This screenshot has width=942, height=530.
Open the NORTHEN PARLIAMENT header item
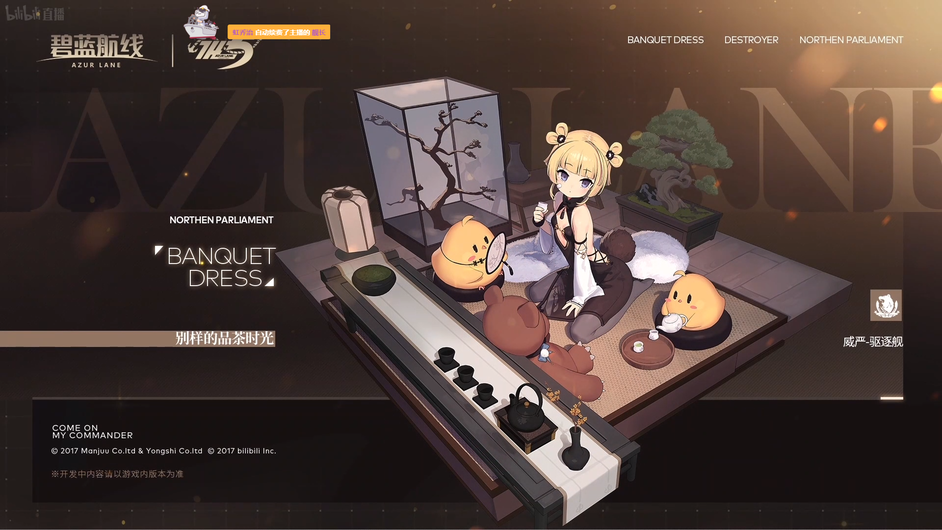[x=850, y=40]
